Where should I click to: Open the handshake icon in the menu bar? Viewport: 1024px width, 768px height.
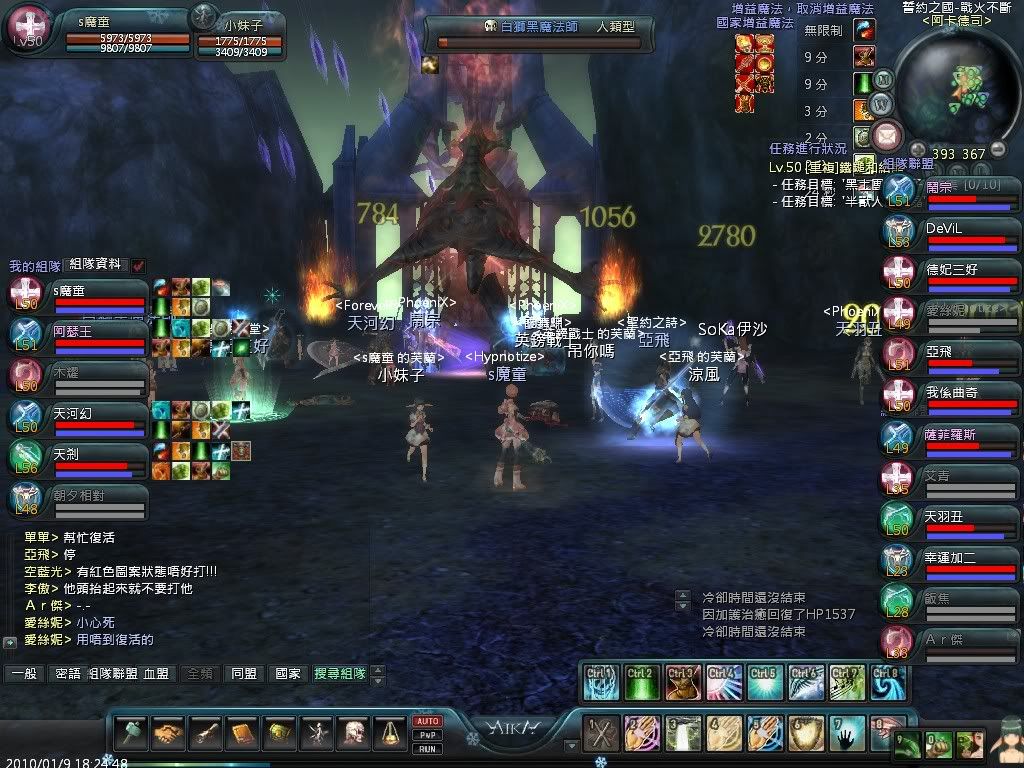tap(168, 734)
